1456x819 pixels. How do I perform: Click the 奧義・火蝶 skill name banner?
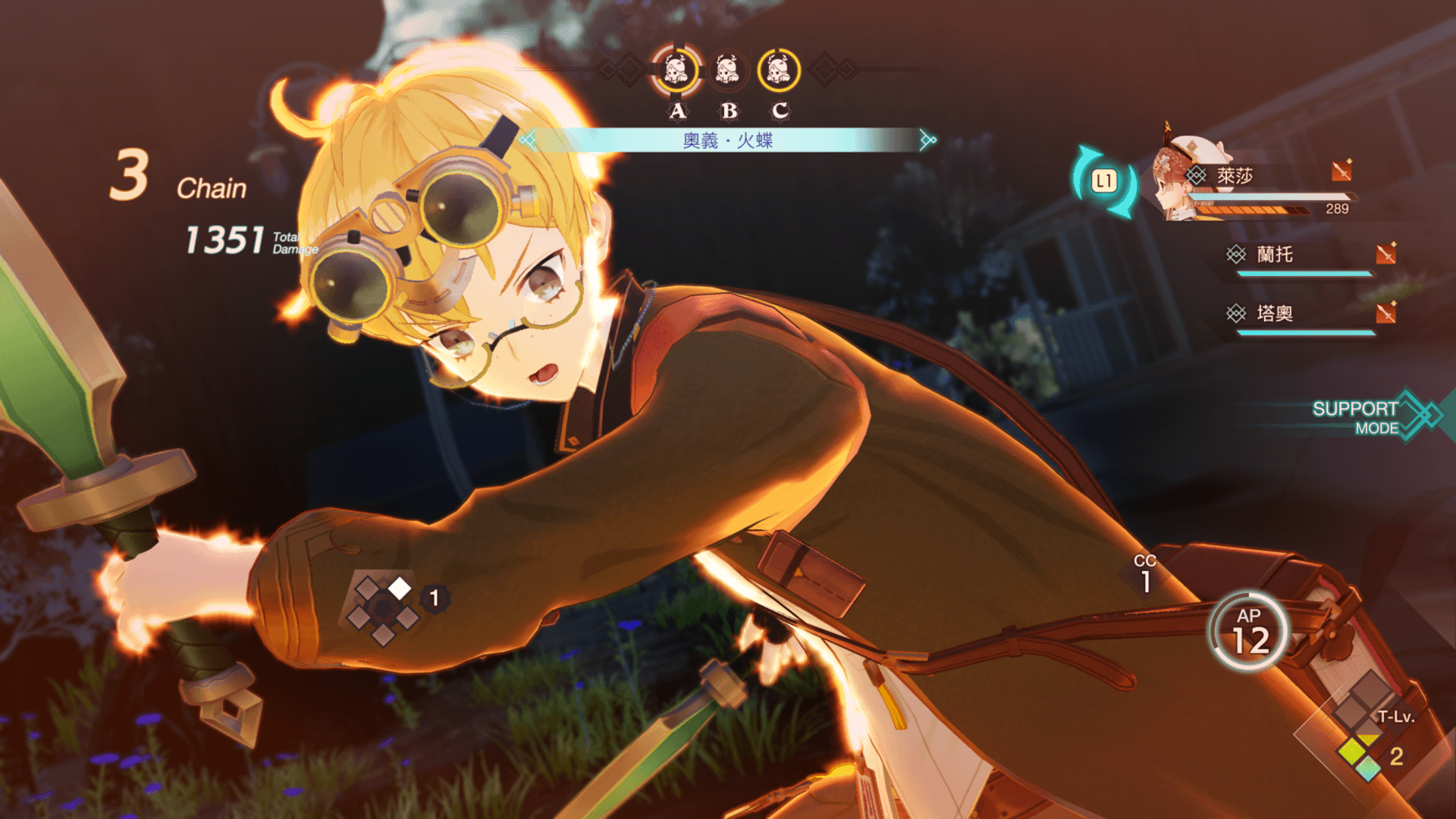point(727,140)
